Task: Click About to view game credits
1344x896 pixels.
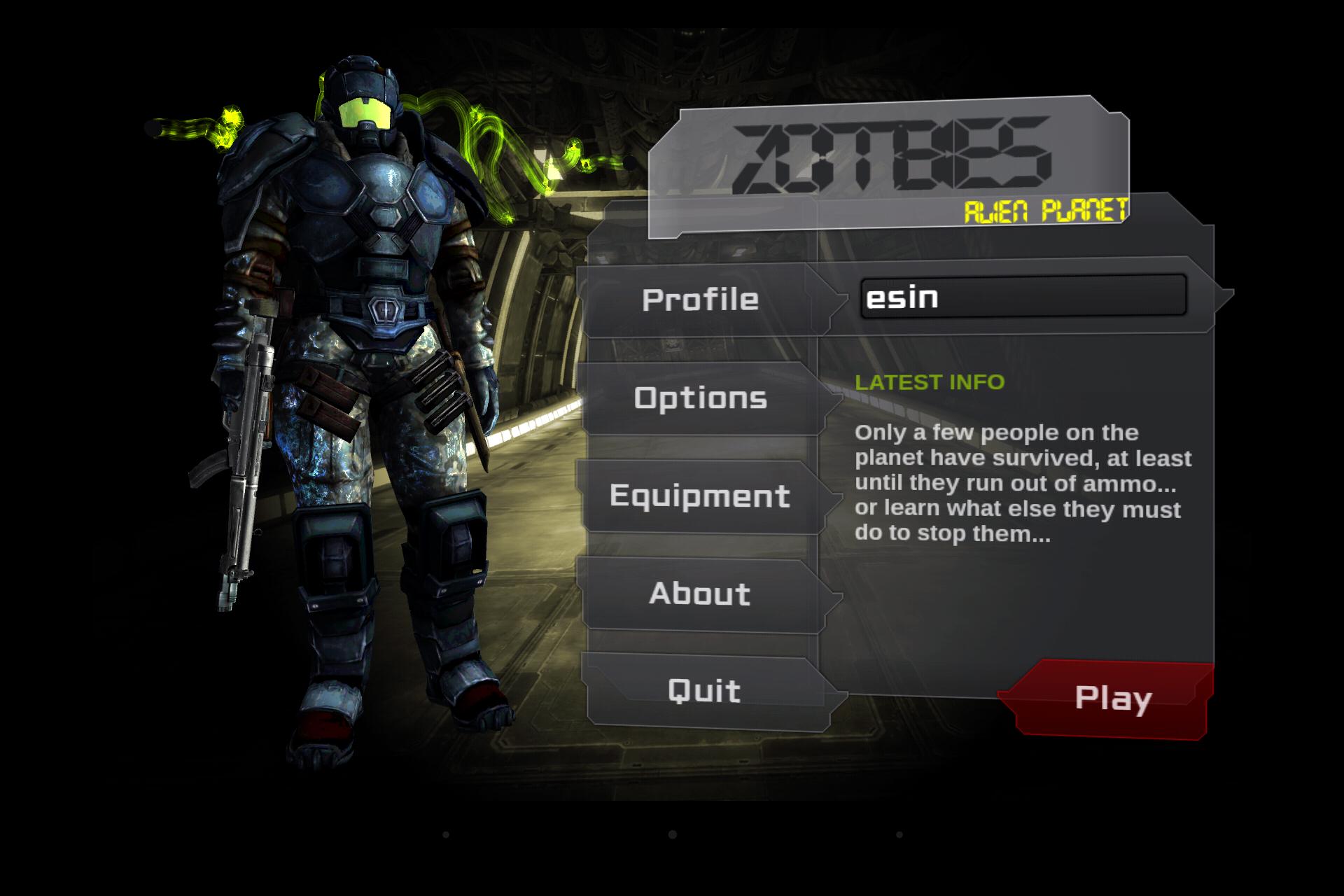Action: pos(700,595)
